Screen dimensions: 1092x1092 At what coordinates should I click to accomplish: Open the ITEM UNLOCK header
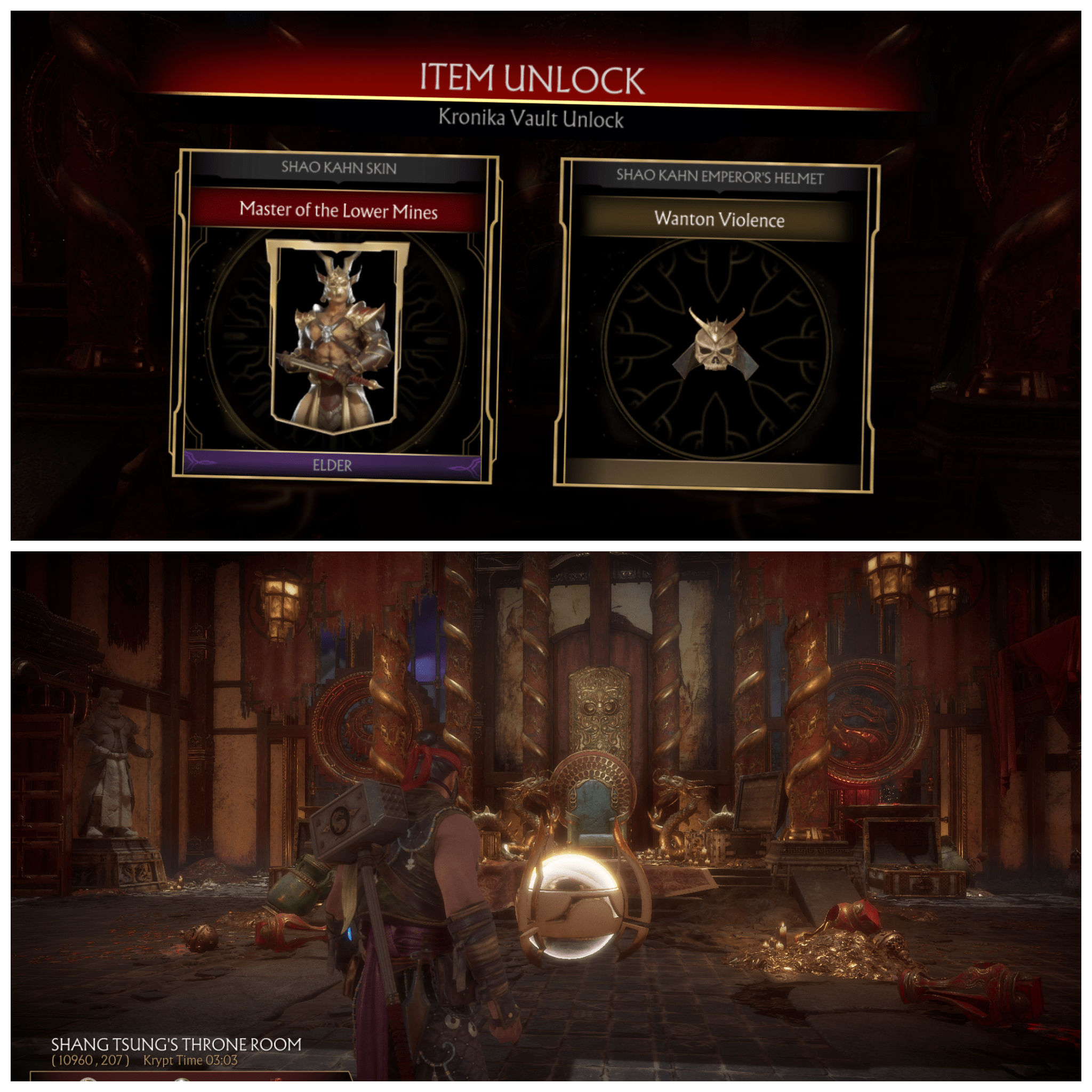coord(534,79)
